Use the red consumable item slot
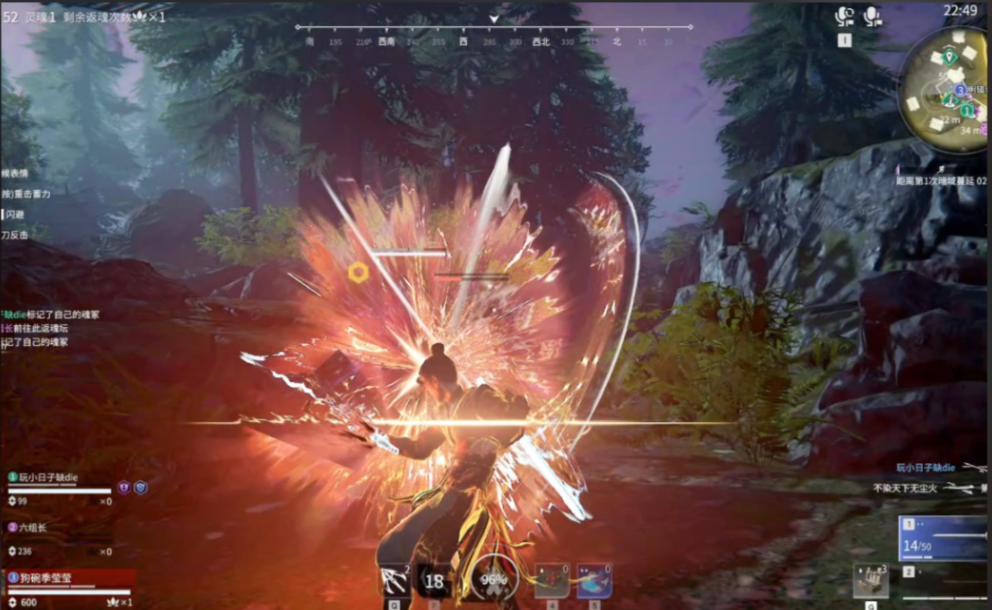Image resolution: width=992 pixels, height=610 pixels. click(552, 581)
